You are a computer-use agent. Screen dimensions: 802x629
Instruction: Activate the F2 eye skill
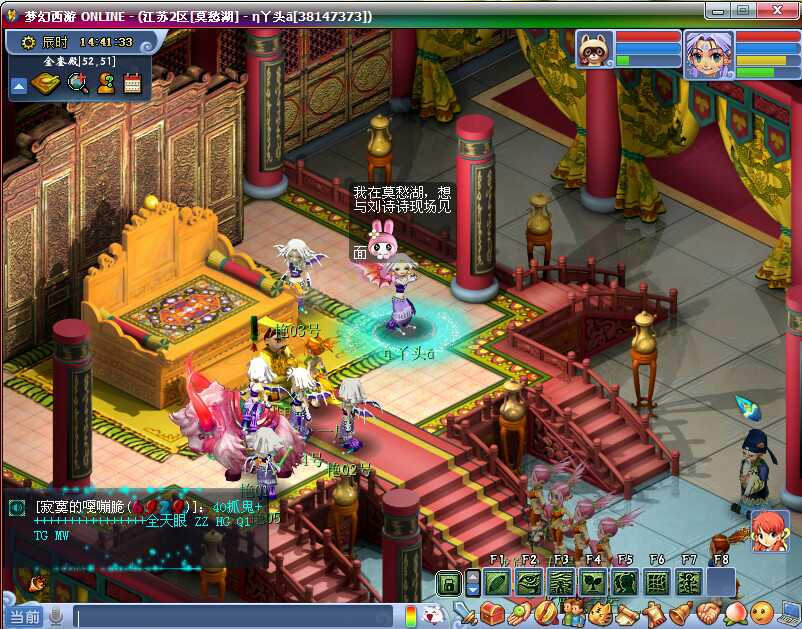[529, 583]
